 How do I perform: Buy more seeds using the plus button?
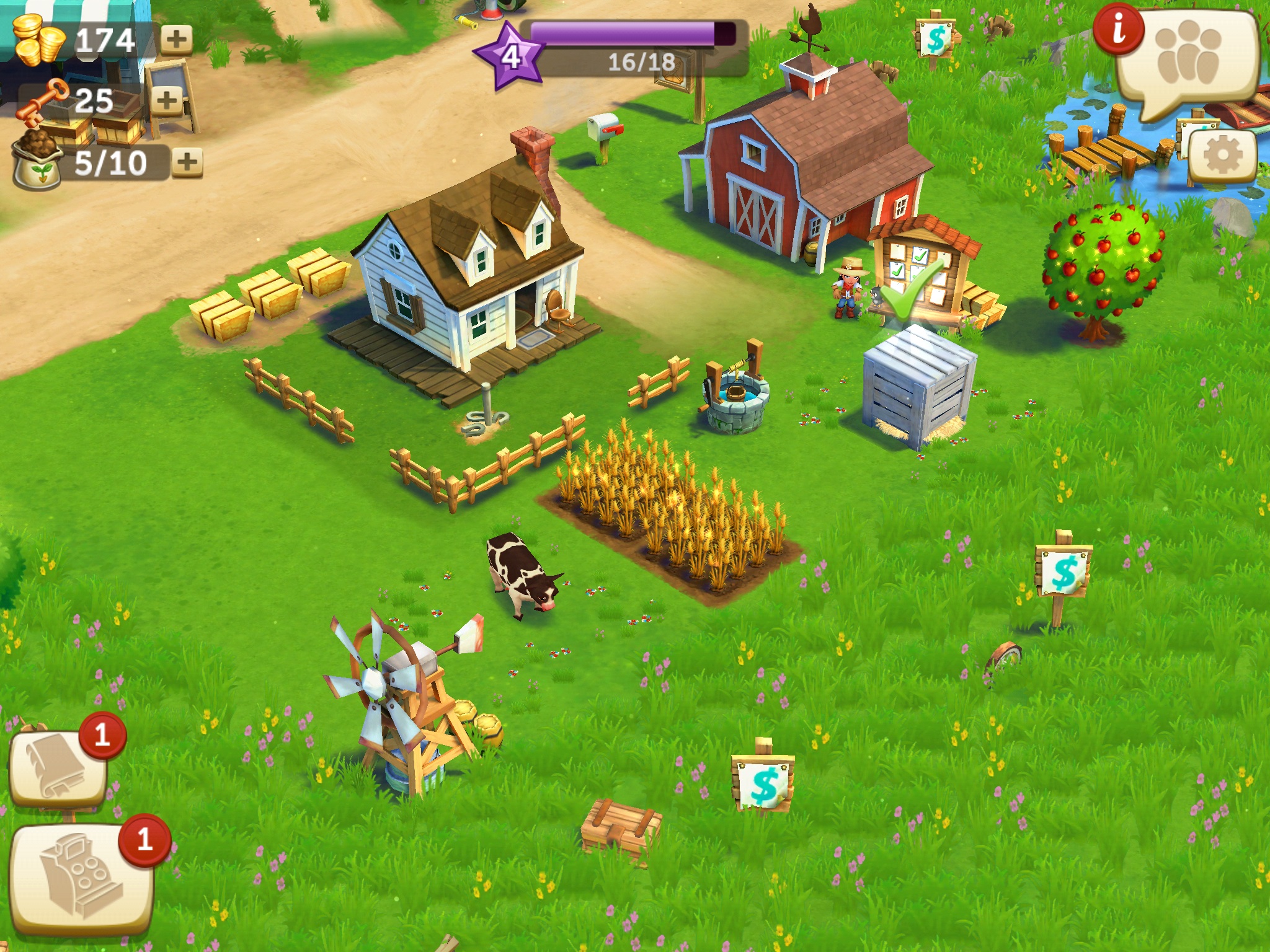pos(187,162)
